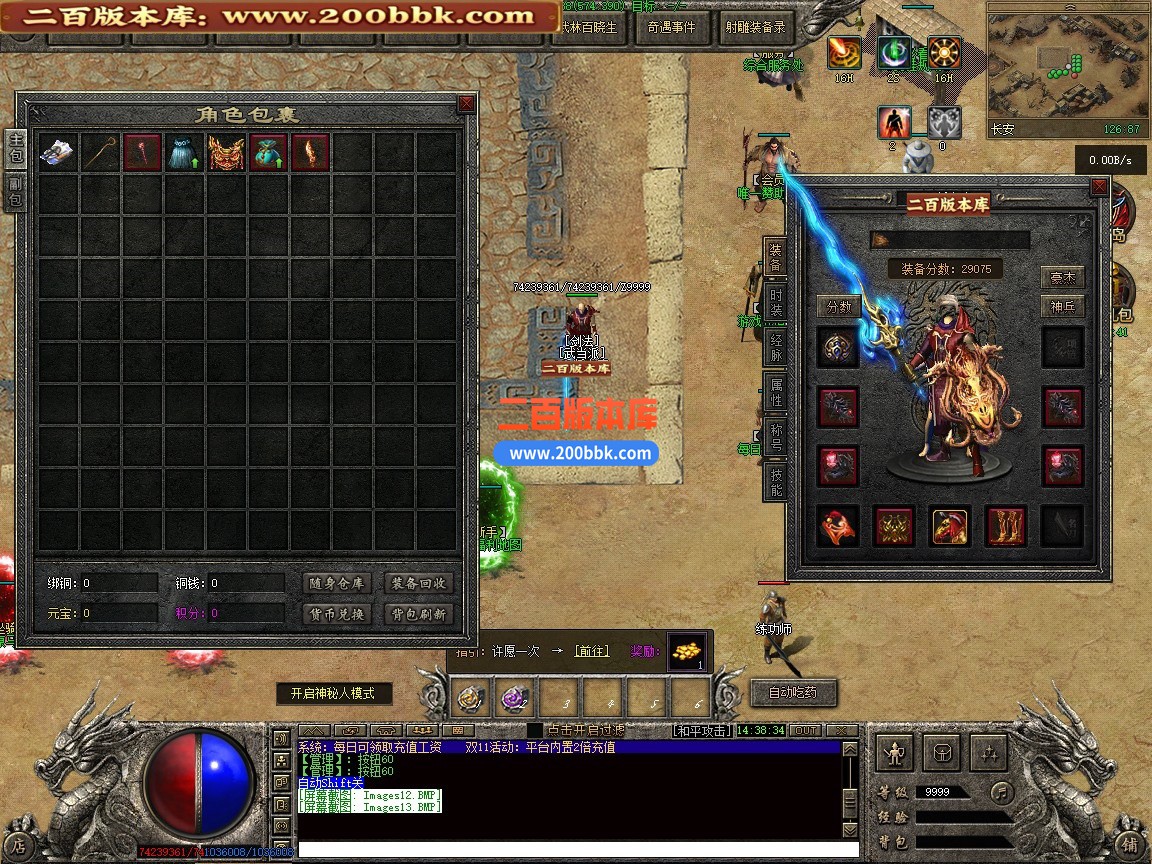Select the golden demon mask item in bag

226,153
